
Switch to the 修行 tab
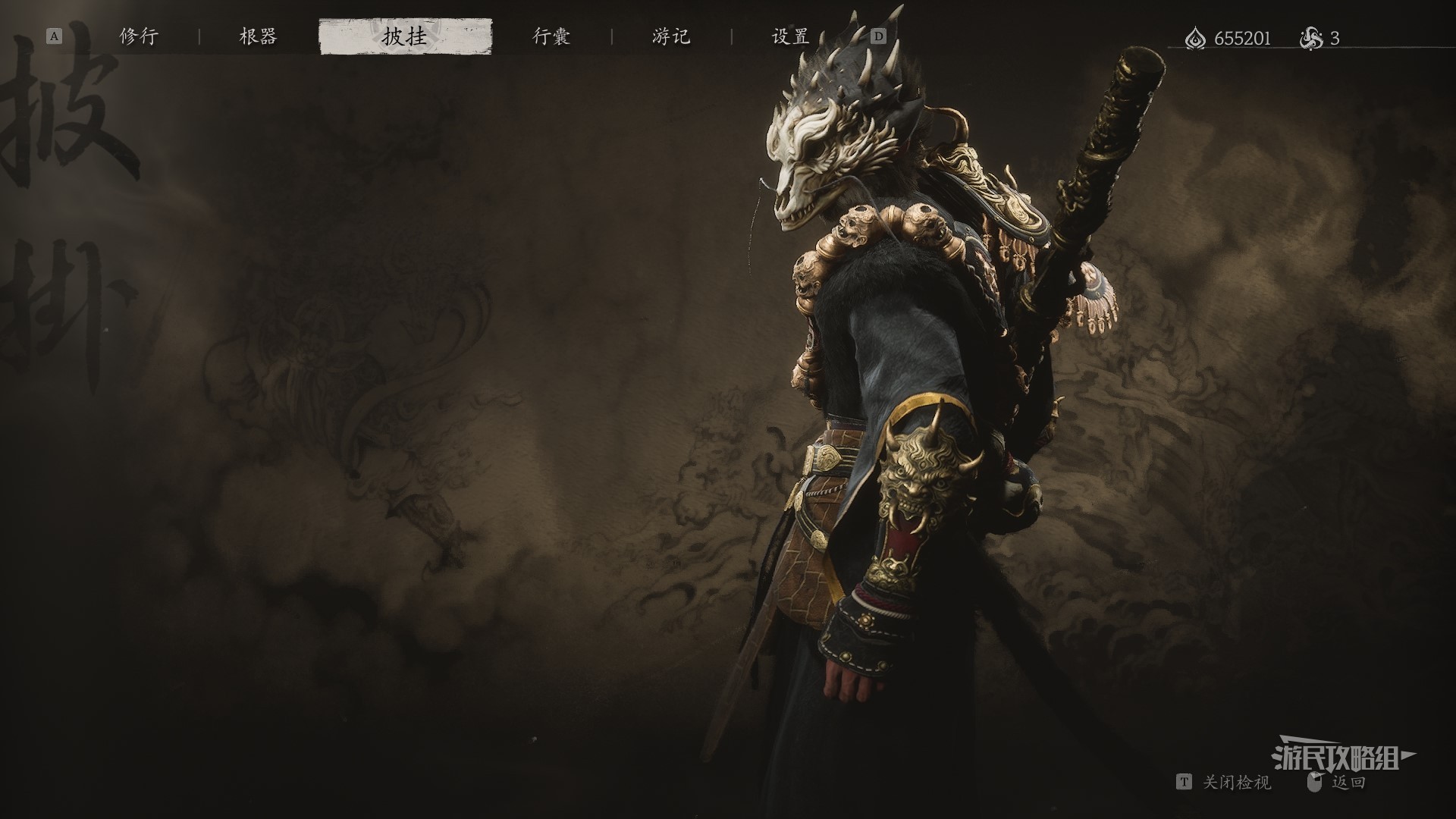click(x=139, y=37)
